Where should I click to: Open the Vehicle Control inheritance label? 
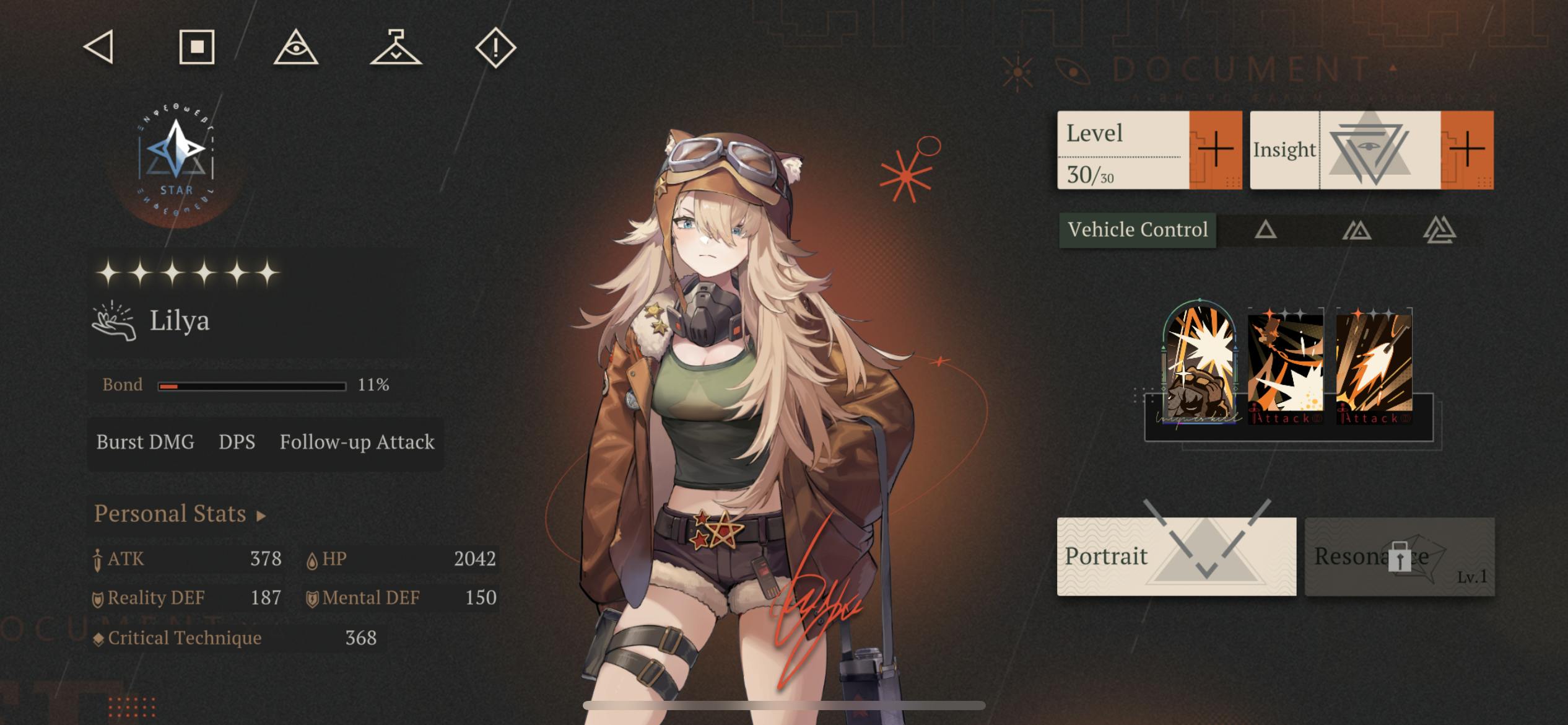point(1138,230)
